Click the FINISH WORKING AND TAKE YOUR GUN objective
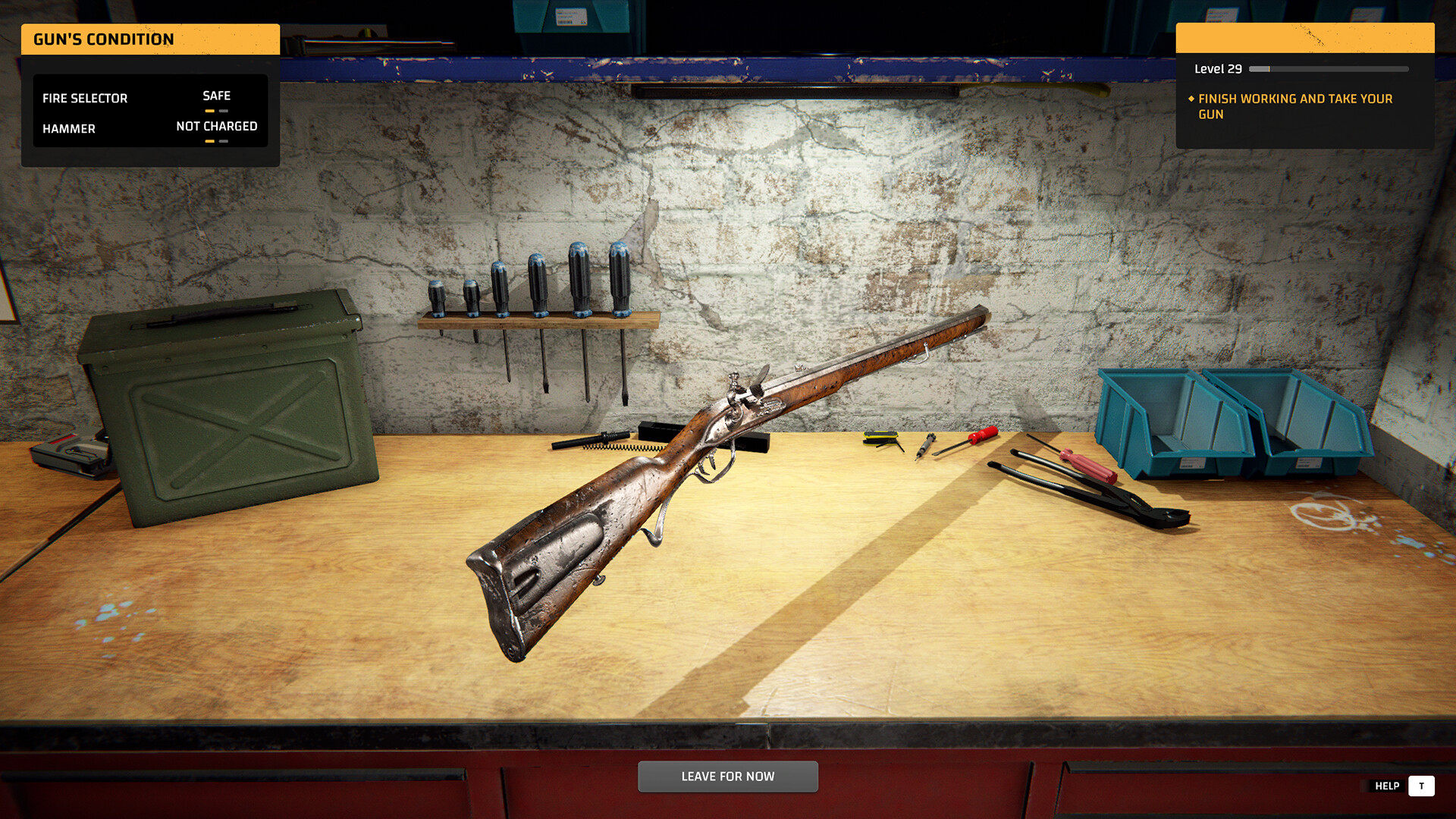1456x819 pixels. (x=1295, y=106)
